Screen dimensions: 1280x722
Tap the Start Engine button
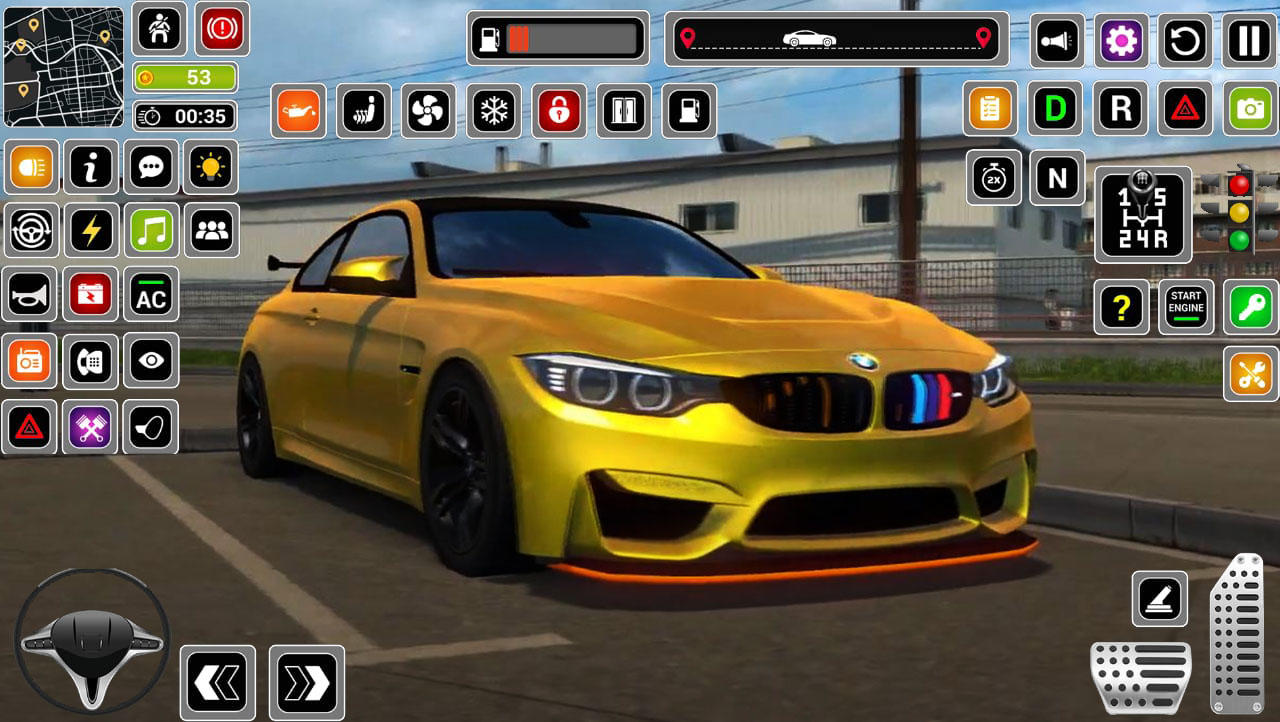[x=1186, y=307]
